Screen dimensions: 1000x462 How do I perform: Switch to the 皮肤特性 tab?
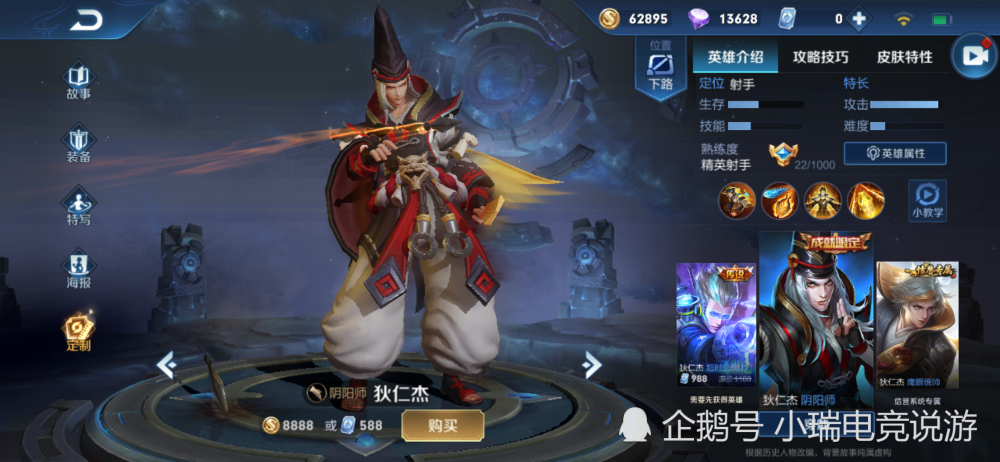[x=904, y=57]
